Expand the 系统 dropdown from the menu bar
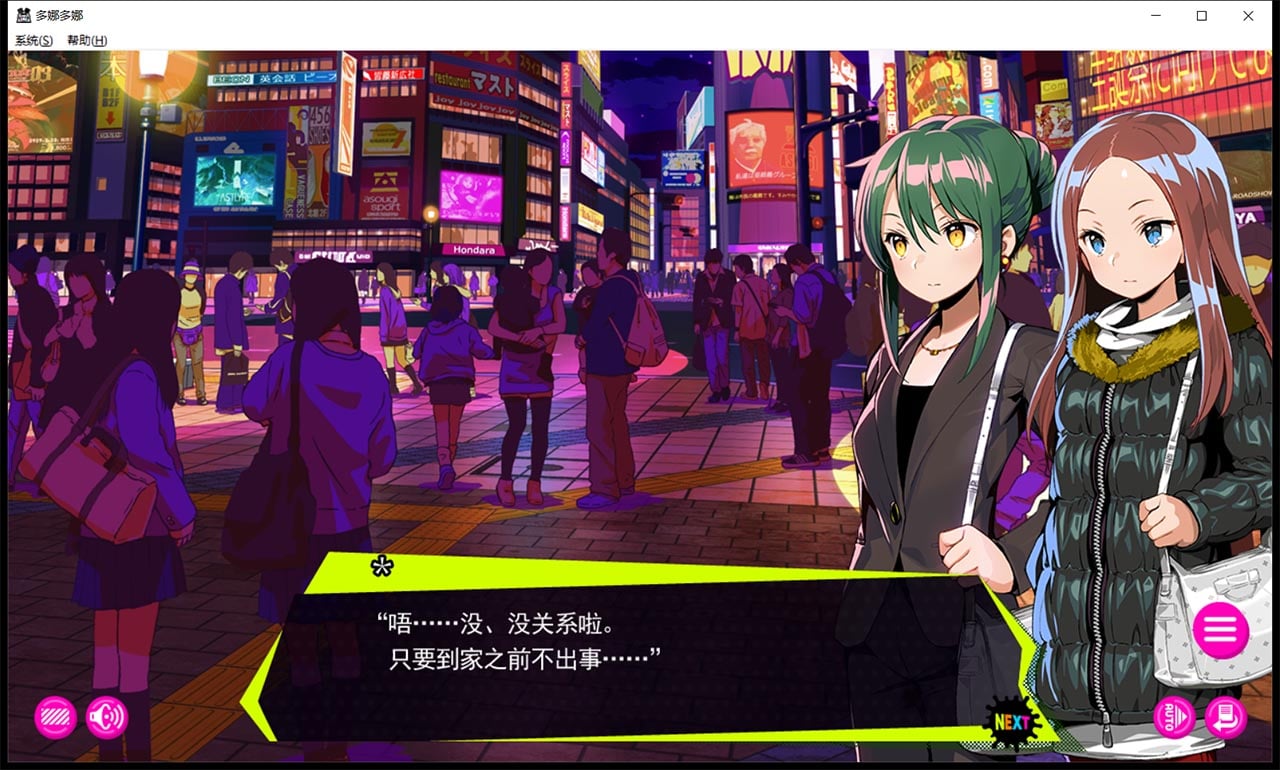 [33, 40]
